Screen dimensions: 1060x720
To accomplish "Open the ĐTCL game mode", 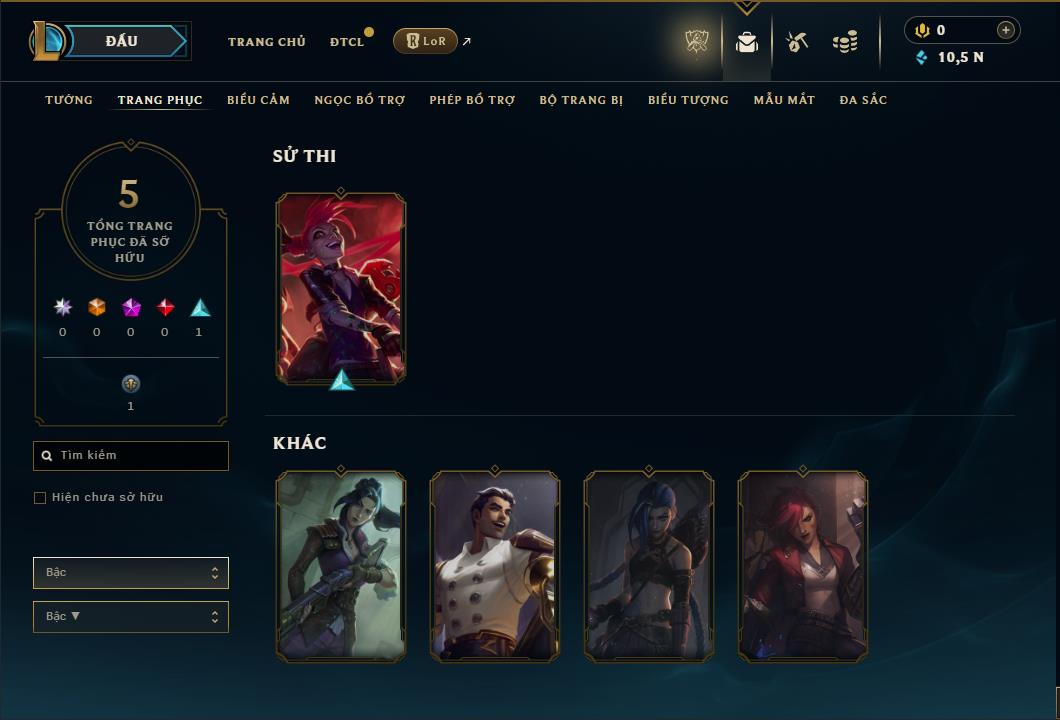I will 347,42.
